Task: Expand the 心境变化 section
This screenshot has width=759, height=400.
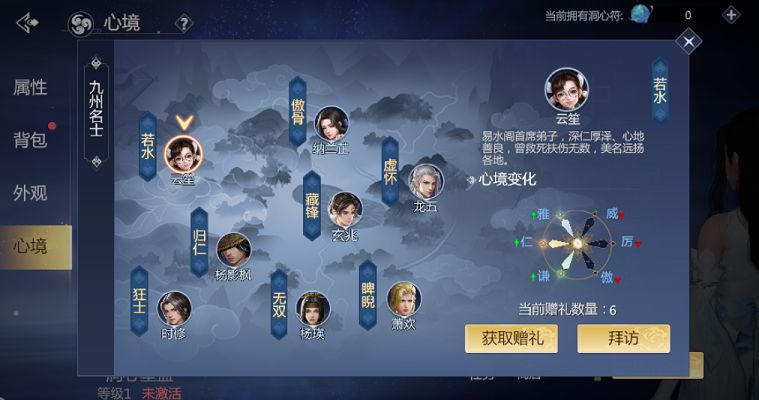Action: [x=501, y=180]
